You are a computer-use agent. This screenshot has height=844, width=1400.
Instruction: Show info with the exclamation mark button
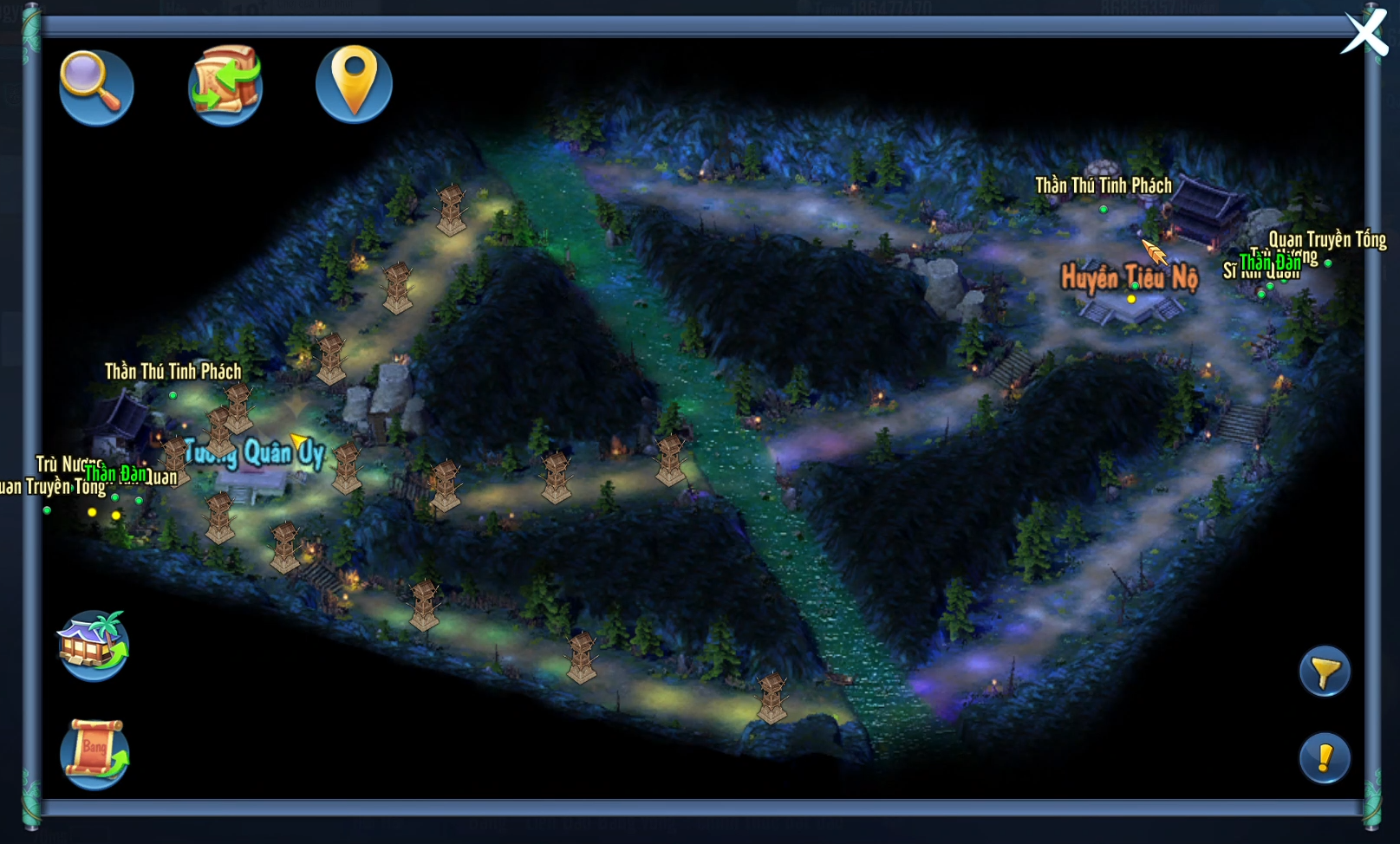pyautogui.click(x=1324, y=758)
